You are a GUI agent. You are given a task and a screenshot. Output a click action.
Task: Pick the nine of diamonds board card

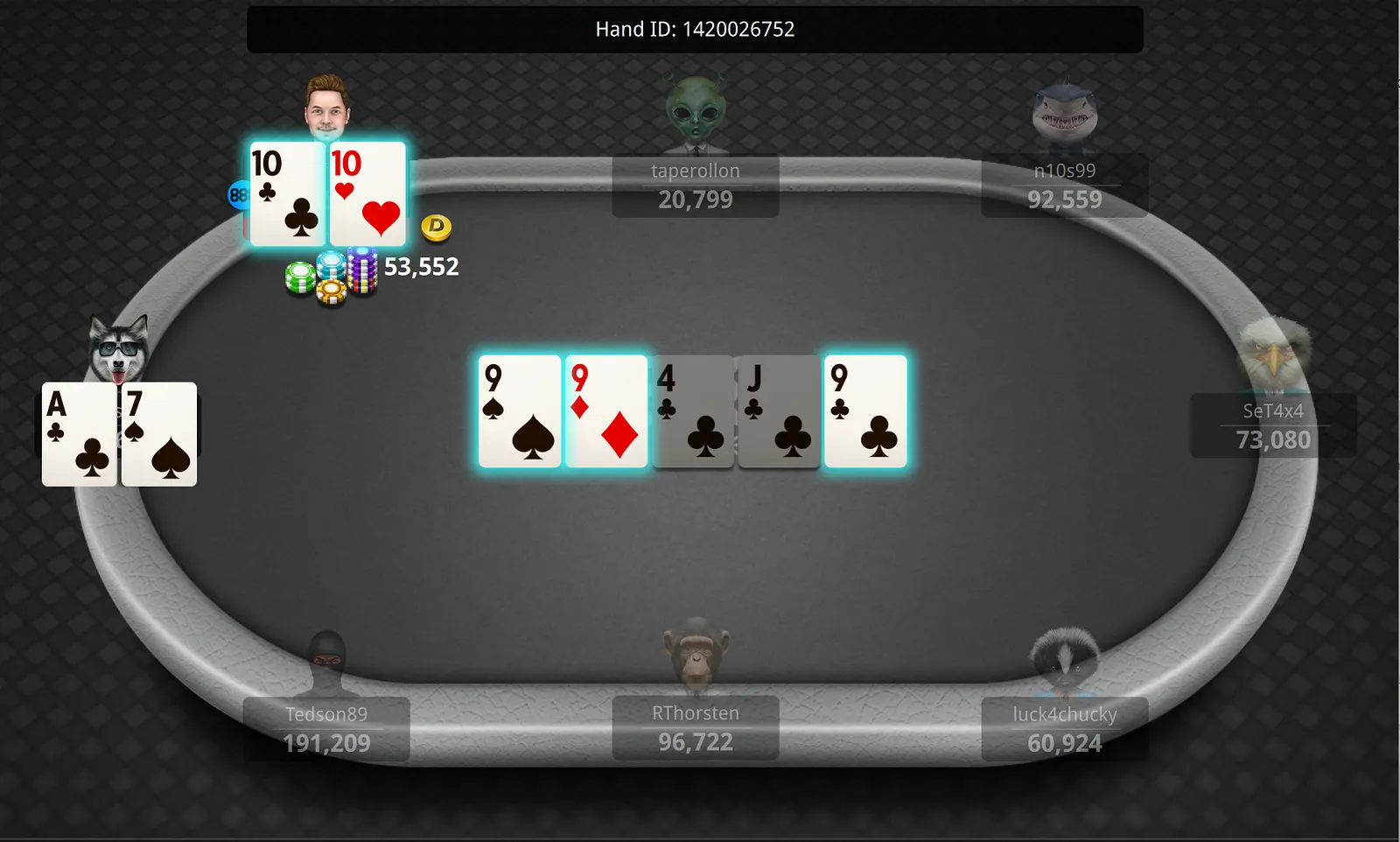[x=606, y=411]
